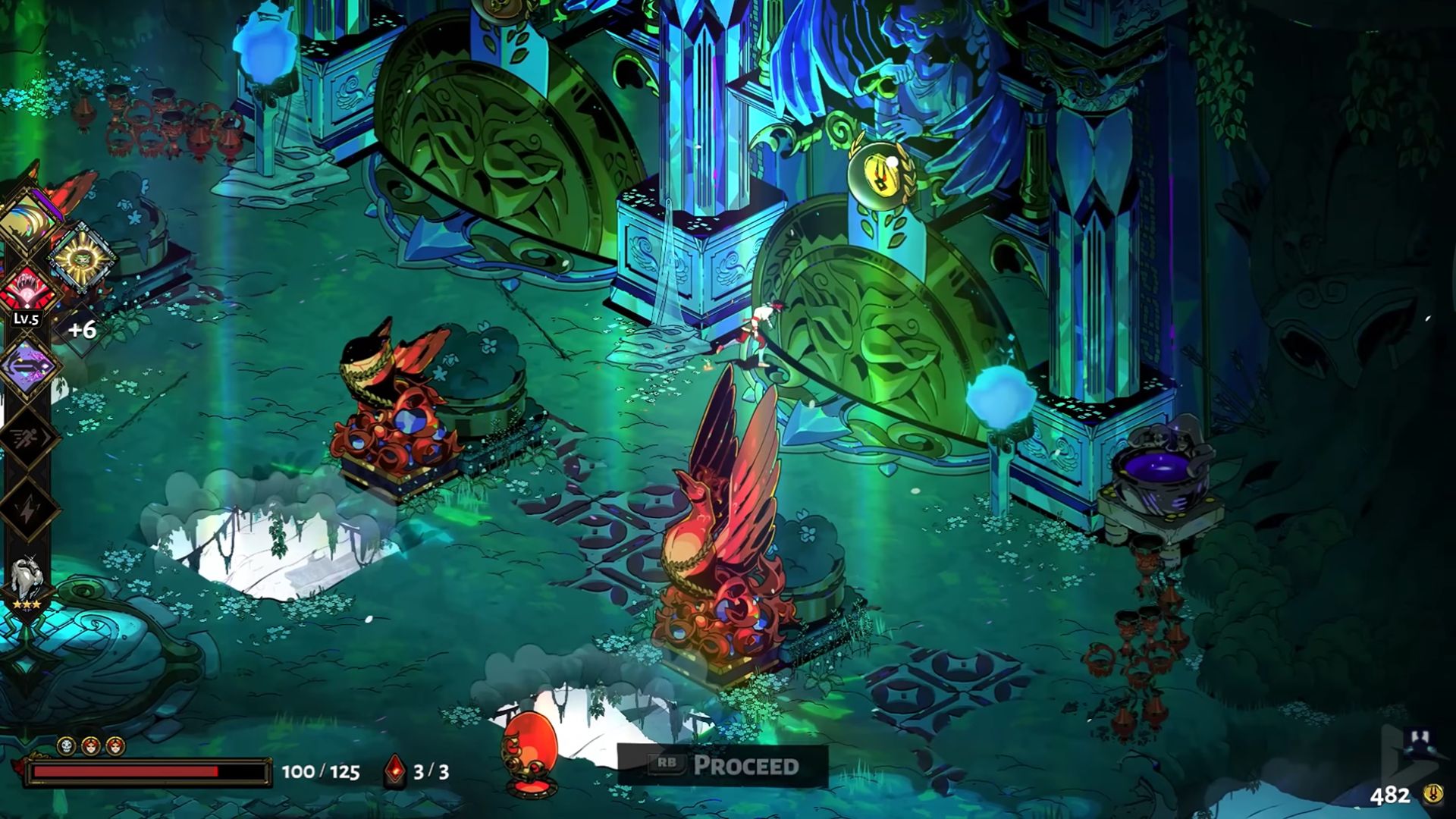Click the red fanged mouth Lv.5 boon
Screen dimensions: 1456x819
click(x=27, y=289)
